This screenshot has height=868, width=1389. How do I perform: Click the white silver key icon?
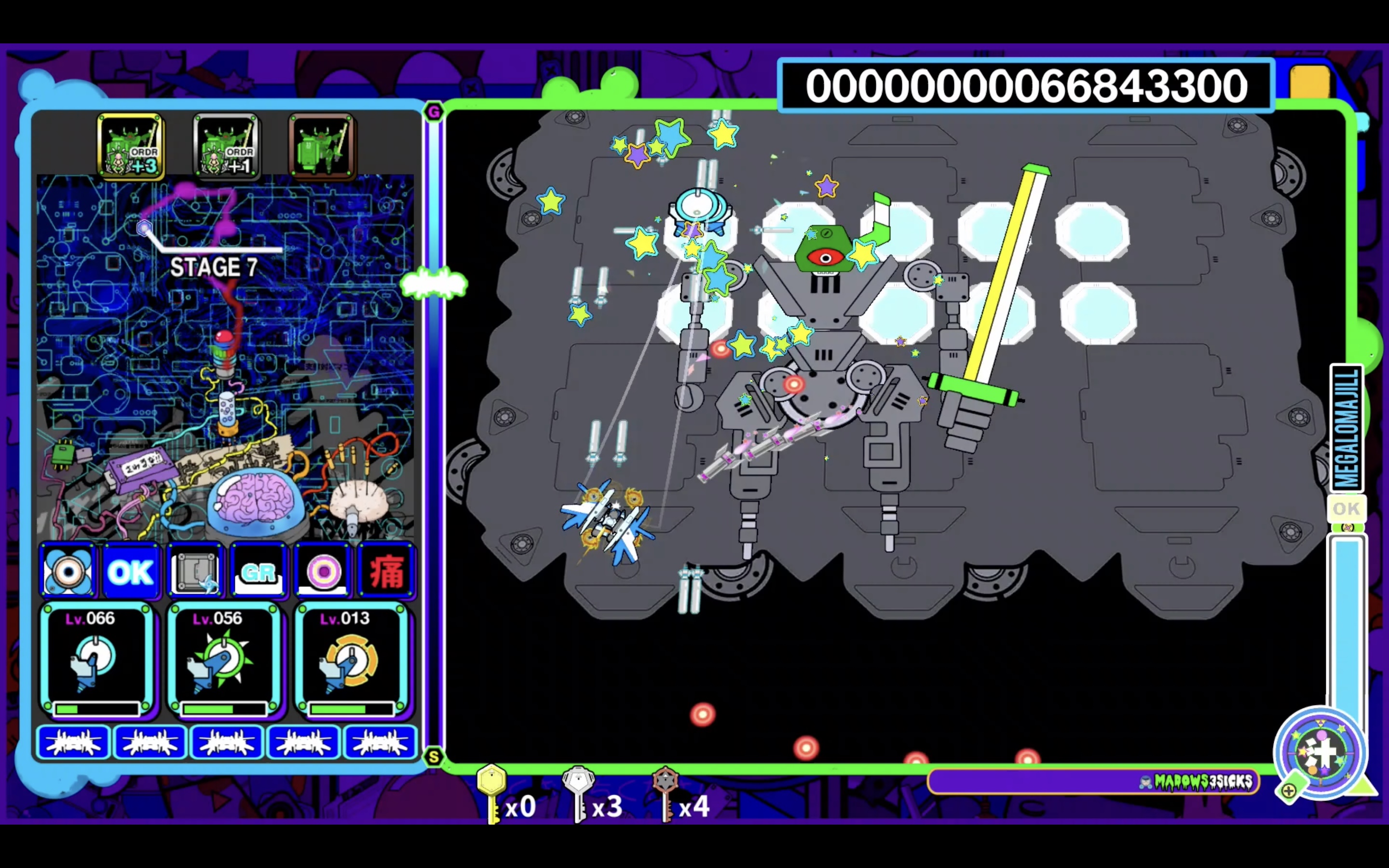point(579,793)
